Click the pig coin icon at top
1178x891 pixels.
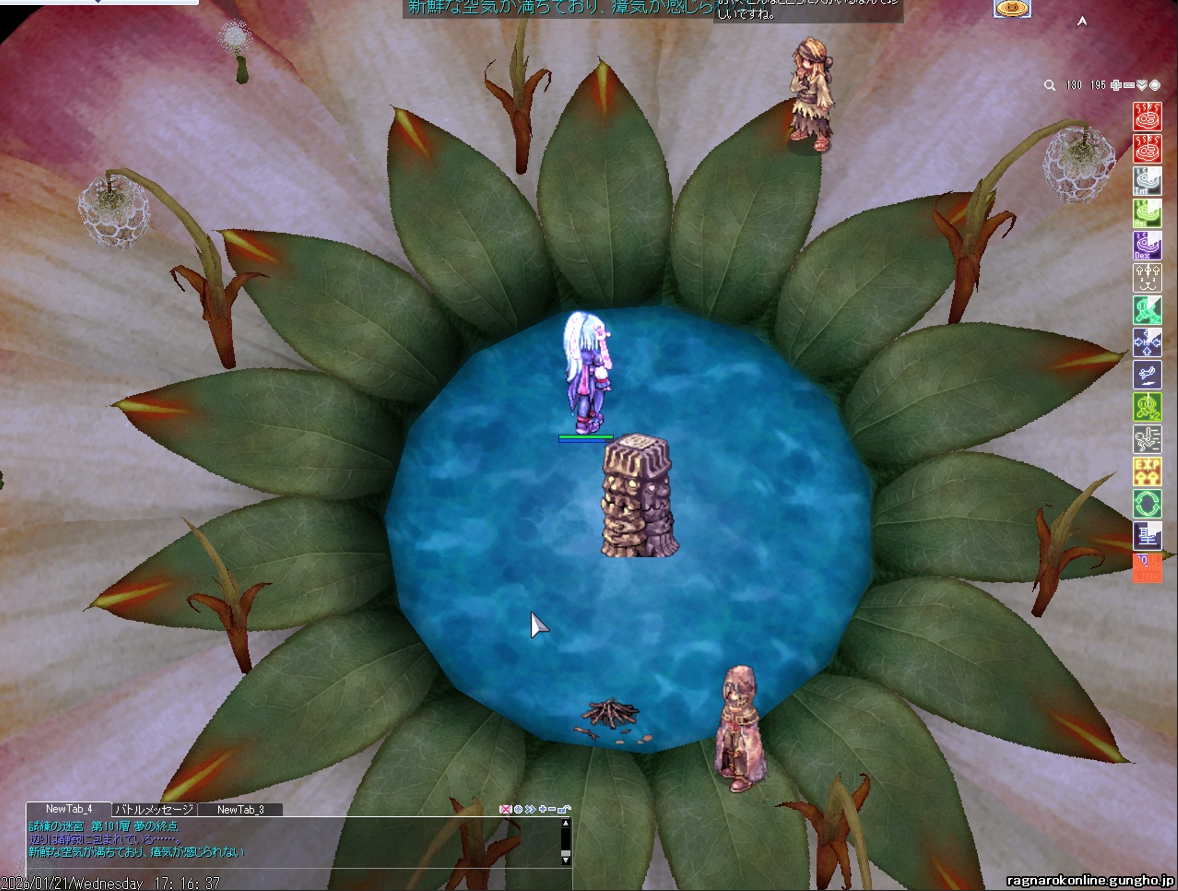(1012, 8)
